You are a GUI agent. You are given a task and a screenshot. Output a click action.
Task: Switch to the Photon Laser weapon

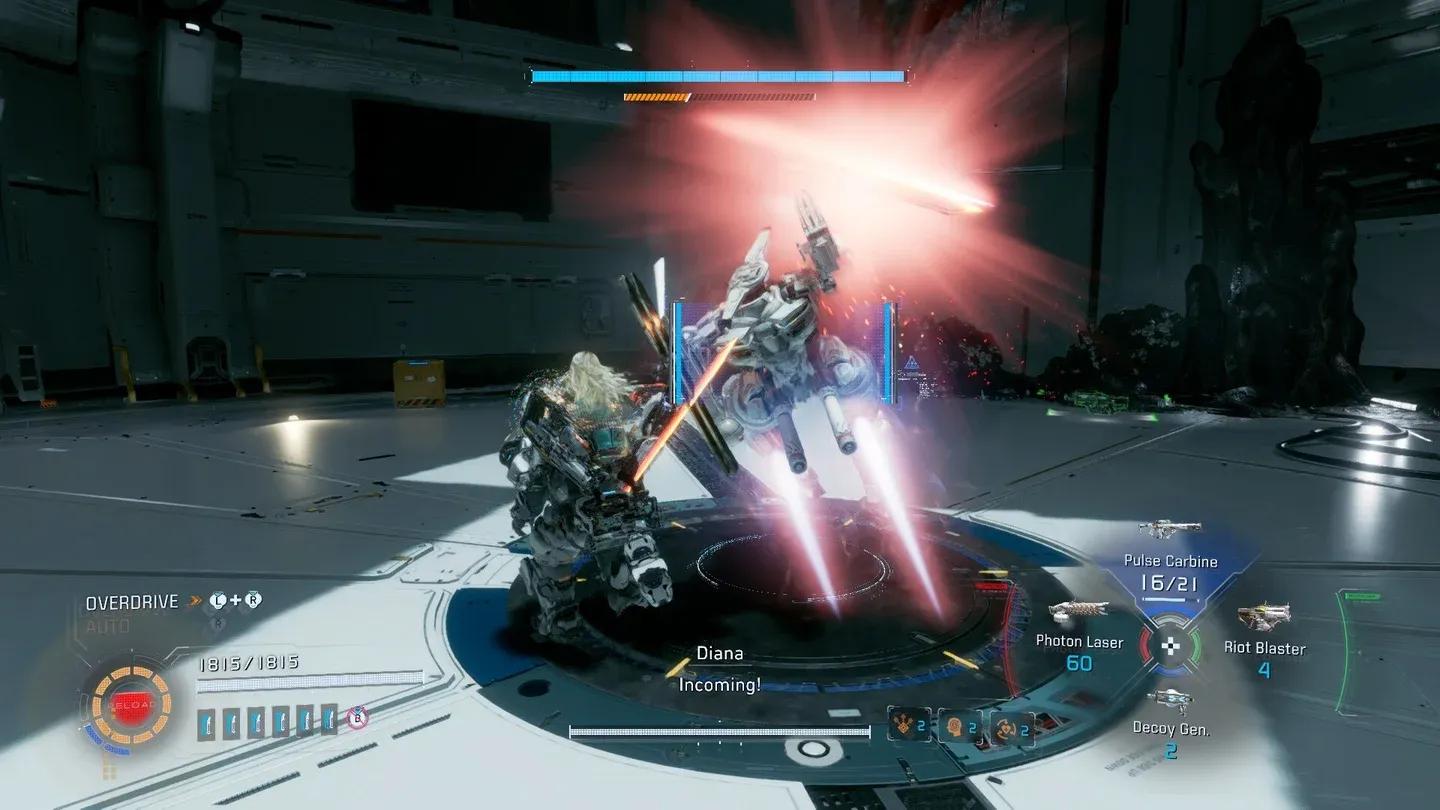pyautogui.click(x=1079, y=641)
